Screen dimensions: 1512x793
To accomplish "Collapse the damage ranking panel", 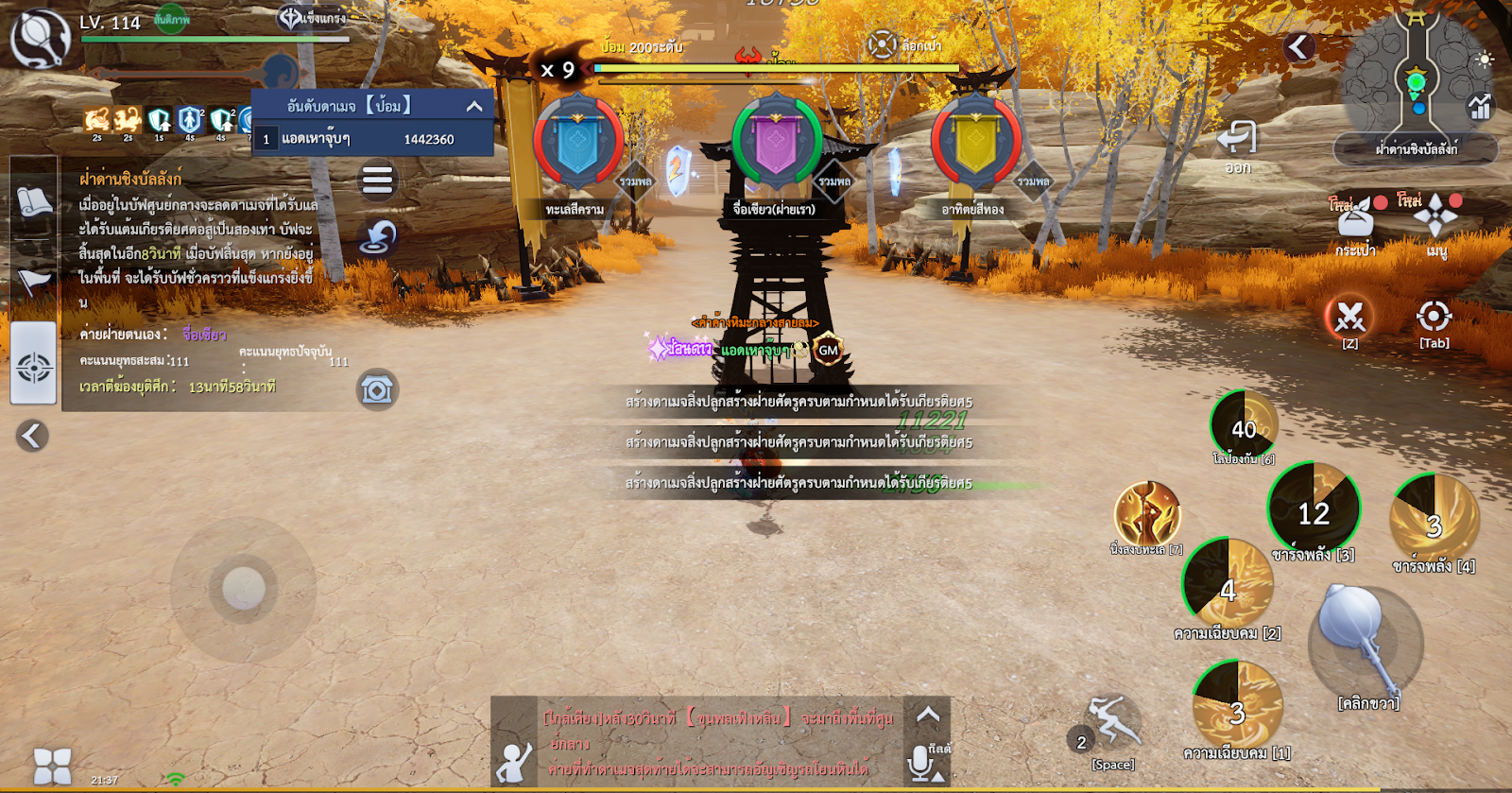I will (x=474, y=106).
